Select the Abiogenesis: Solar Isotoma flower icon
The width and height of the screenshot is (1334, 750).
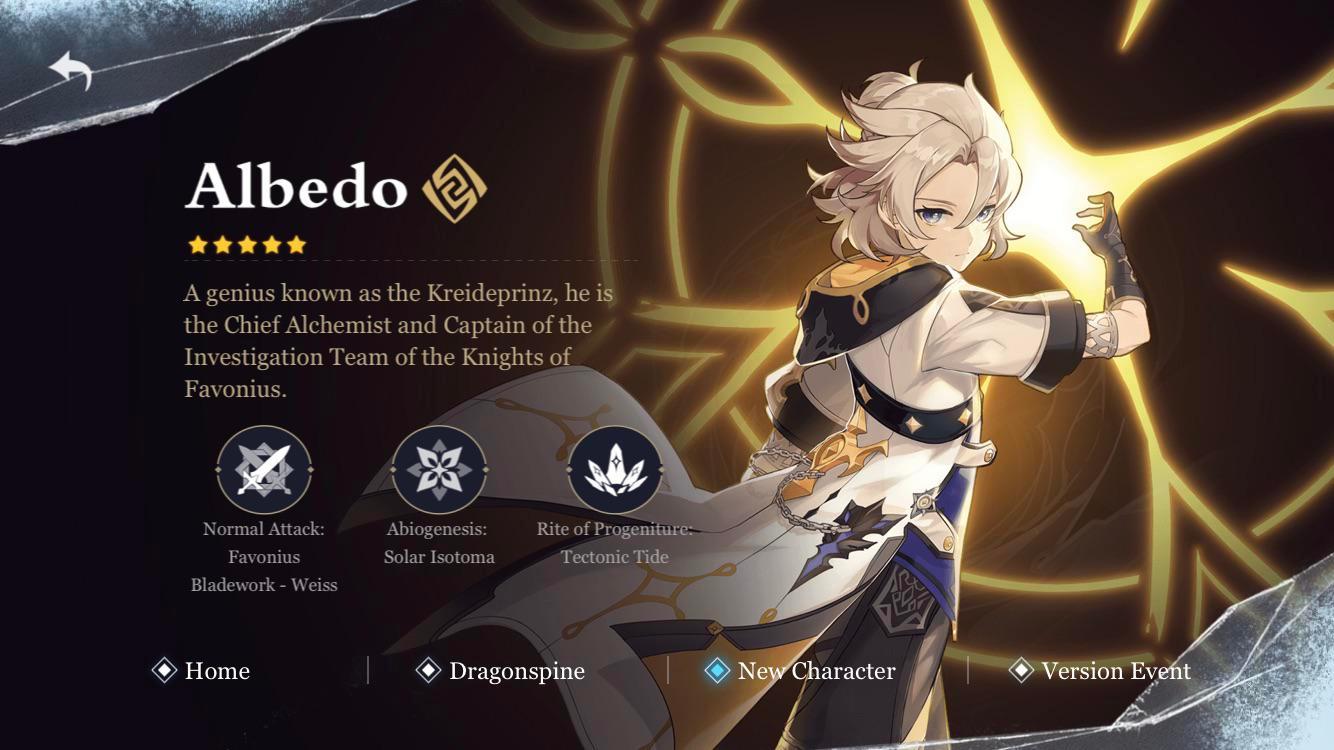pyautogui.click(x=440, y=466)
